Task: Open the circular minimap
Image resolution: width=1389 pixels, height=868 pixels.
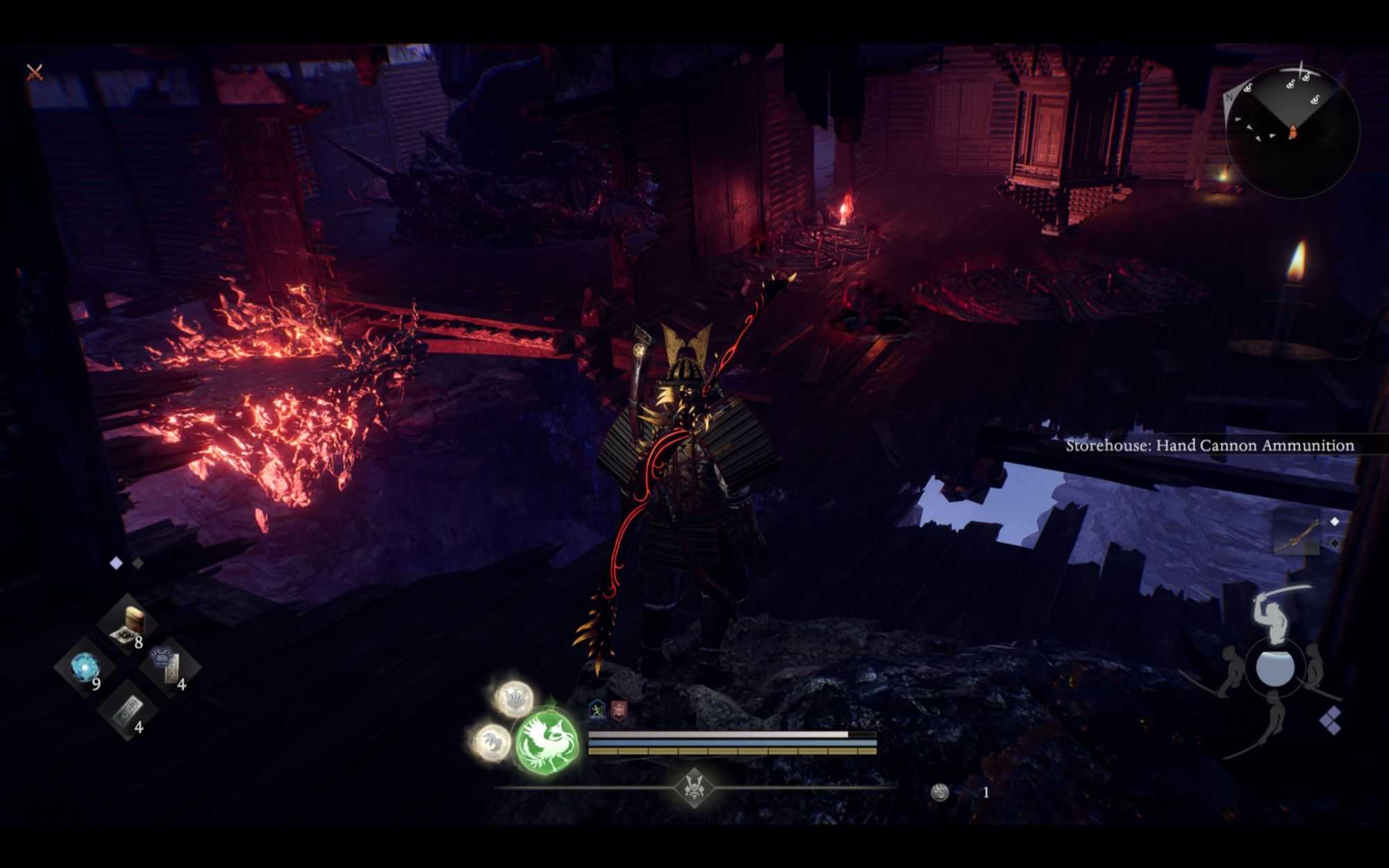Action: pyautogui.click(x=1292, y=132)
